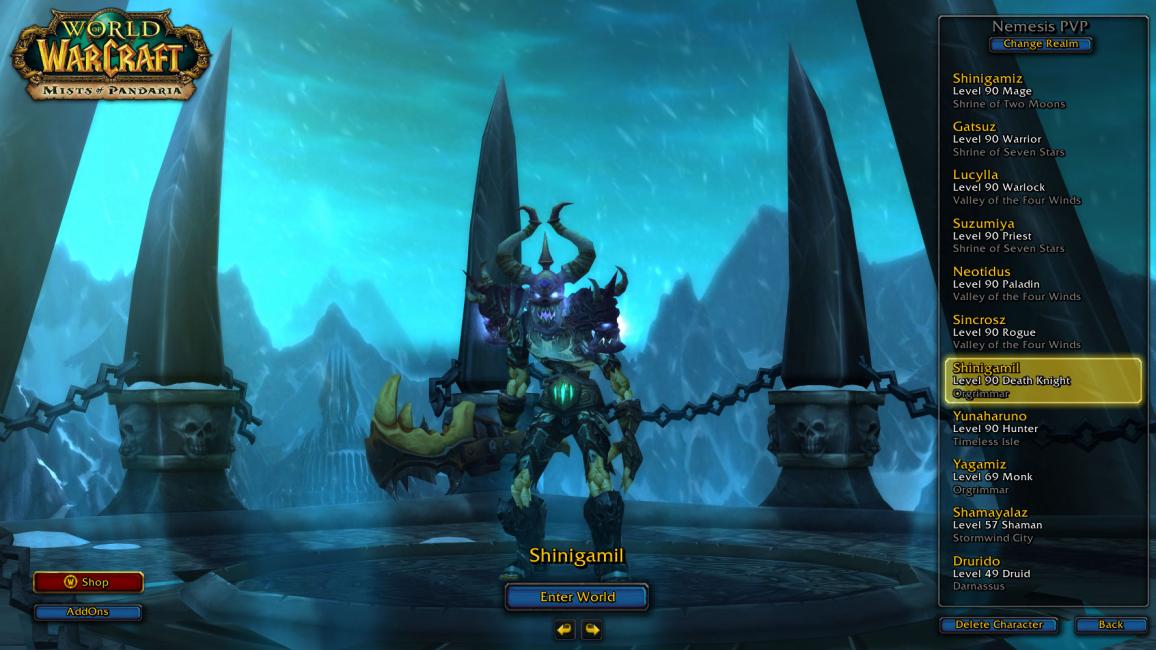Choose Yunaharuno the Level 90 Hunter
Viewport: 1156px width, 650px height.
point(1040,428)
